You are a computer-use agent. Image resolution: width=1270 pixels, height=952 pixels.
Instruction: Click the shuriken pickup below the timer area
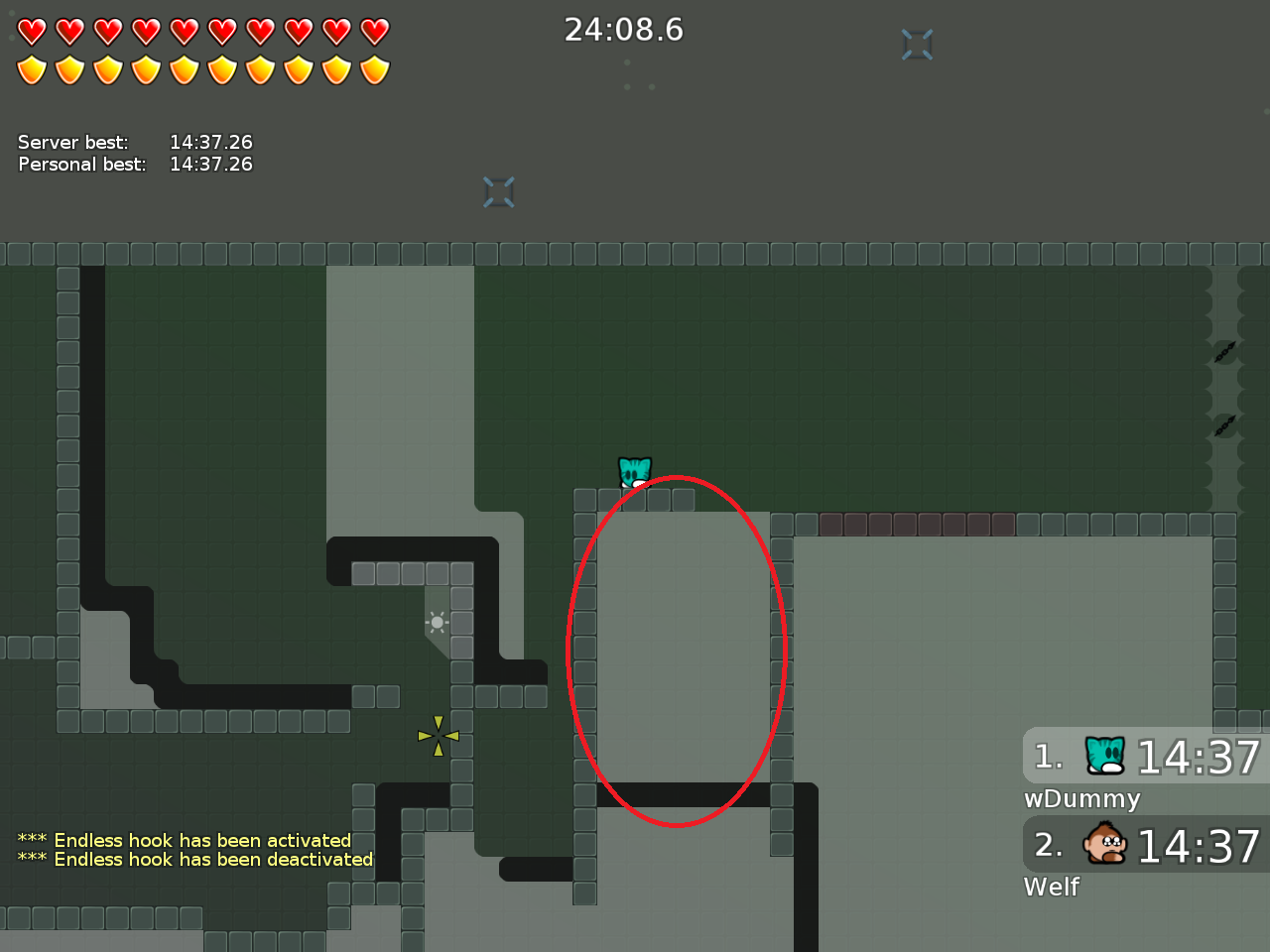point(499,191)
